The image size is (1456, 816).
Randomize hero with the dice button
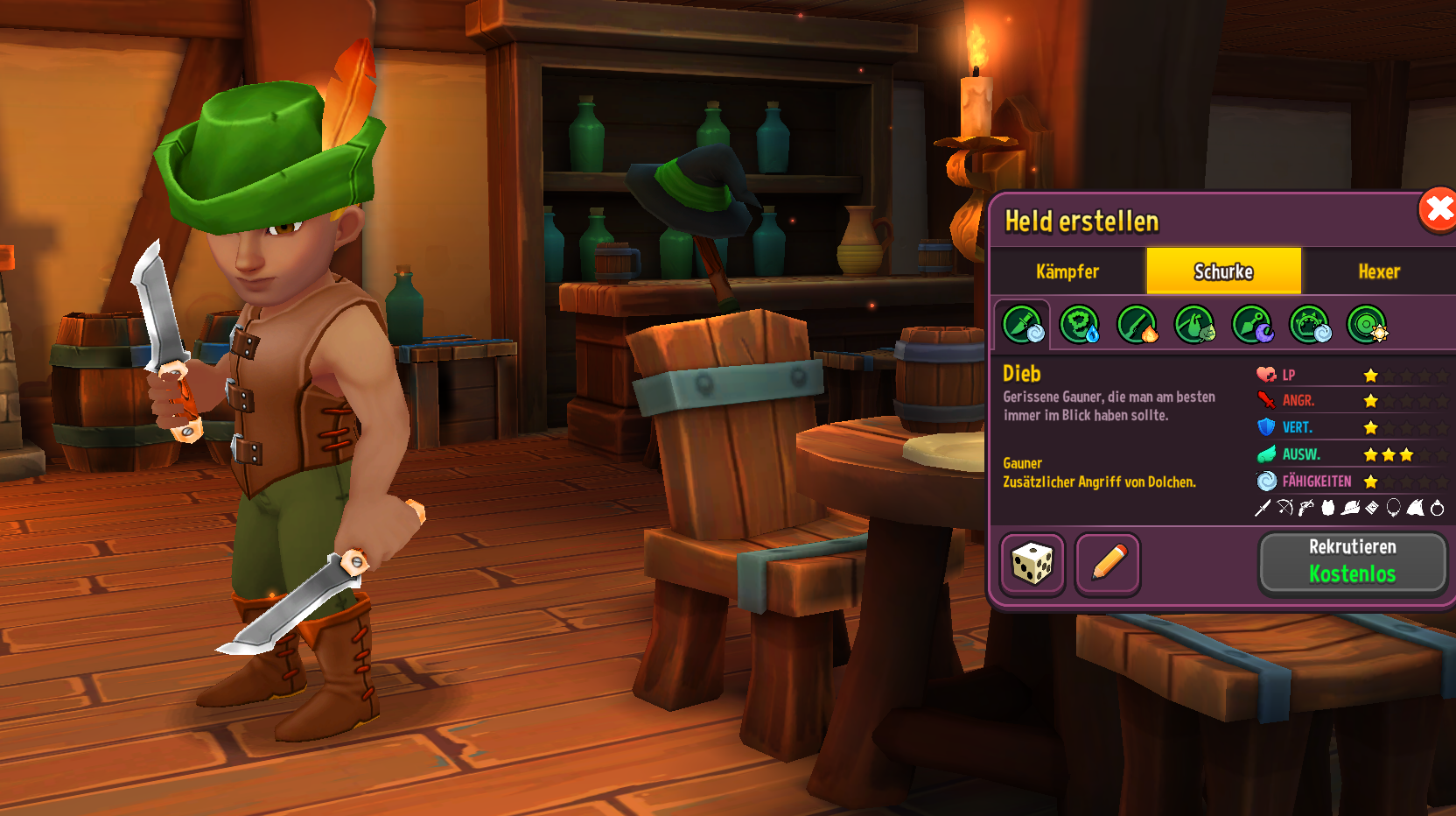click(1032, 564)
